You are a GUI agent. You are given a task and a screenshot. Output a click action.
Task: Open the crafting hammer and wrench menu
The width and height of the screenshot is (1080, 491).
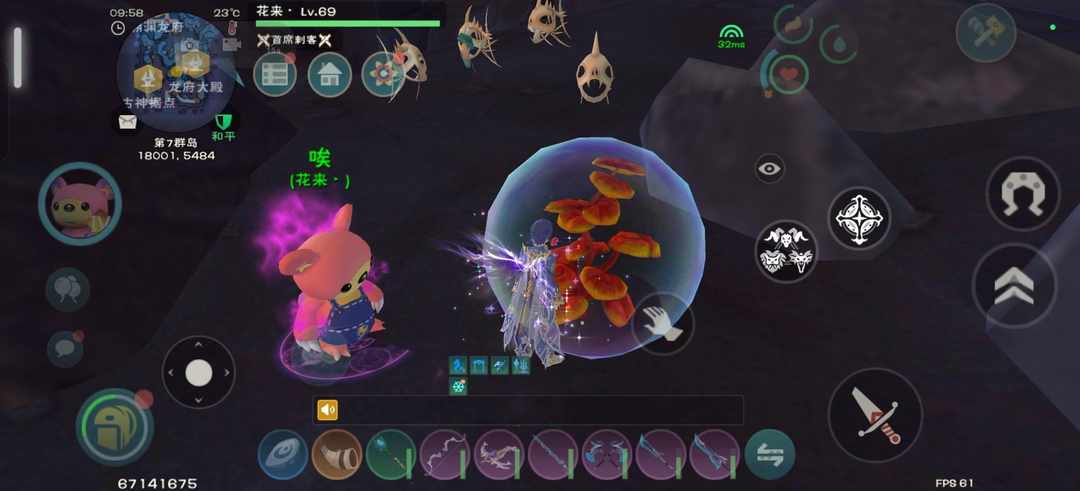pos(985,33)
